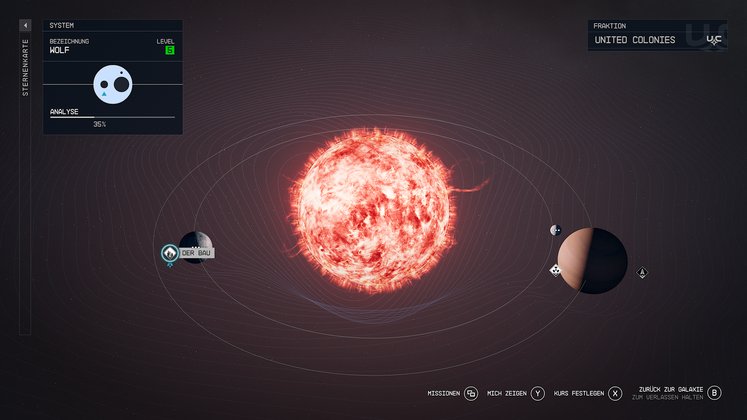Viewport: 747px width, 420px height.
Task: Select the Der Bau settlement marker
Action: coord(170,254)
